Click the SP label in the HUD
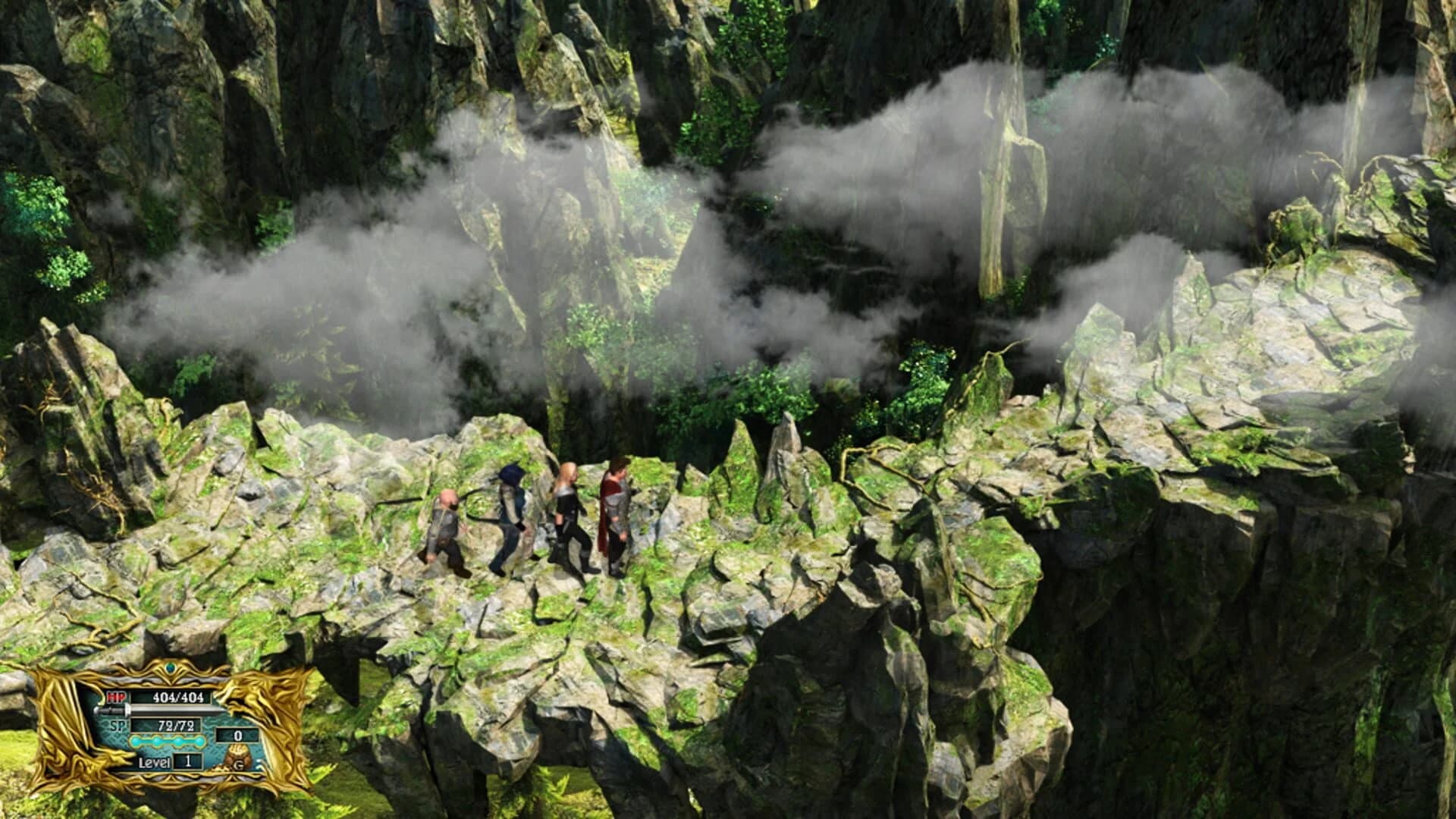 pos(118,726)
